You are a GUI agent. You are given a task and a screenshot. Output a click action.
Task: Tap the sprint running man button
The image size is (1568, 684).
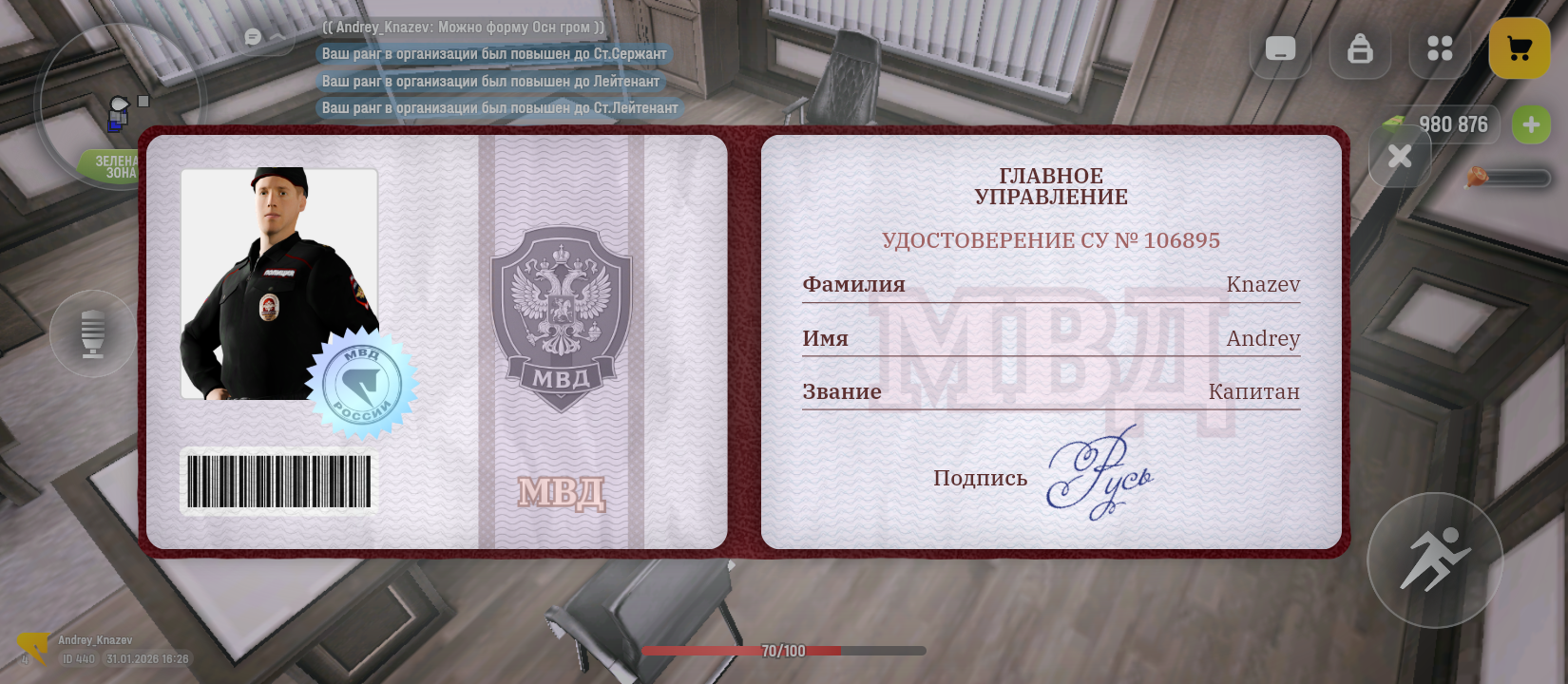click(x=1434, y=560)
